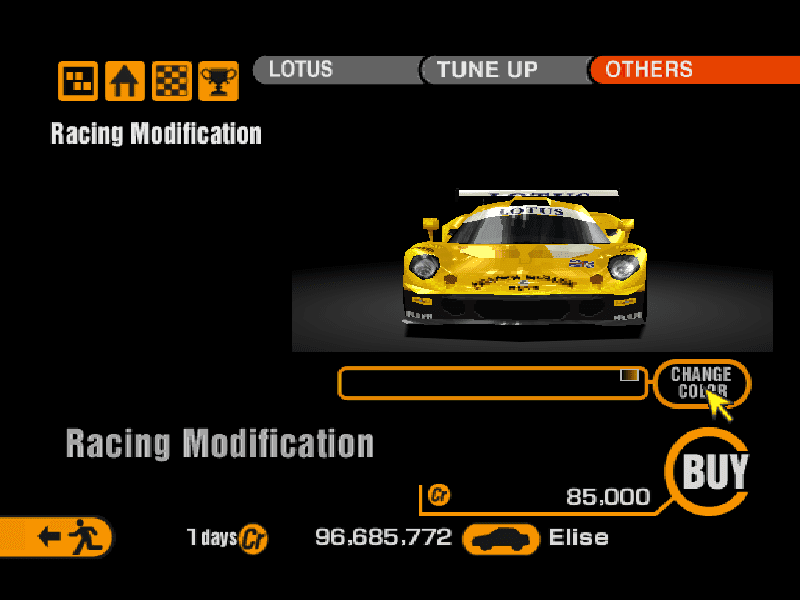Go to the home house icon
The height and width of the screenshot is (600, 800).
[125, 81]
